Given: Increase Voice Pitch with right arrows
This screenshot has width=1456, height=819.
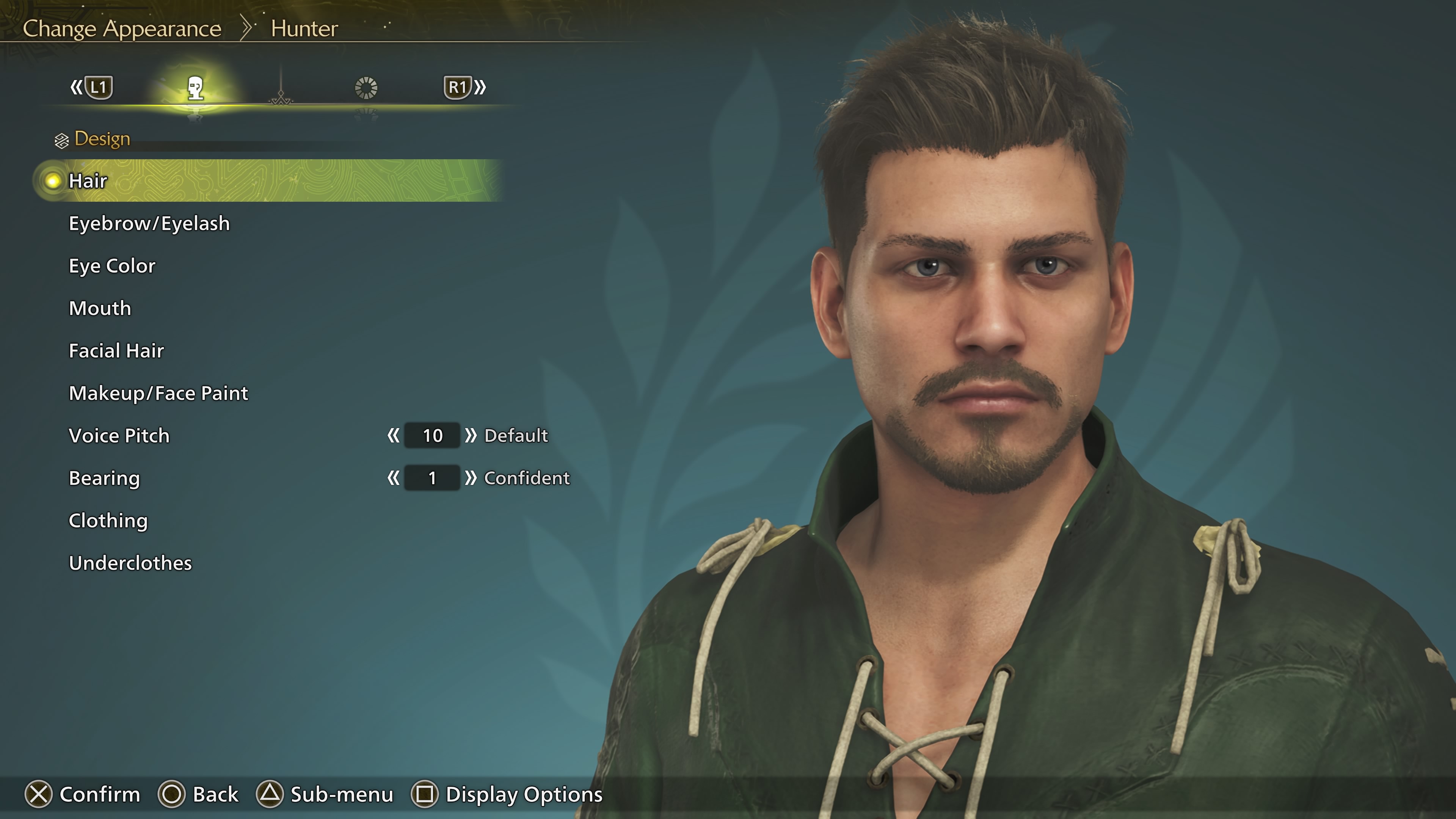Looking at the screenshot, I should point(470,435).
